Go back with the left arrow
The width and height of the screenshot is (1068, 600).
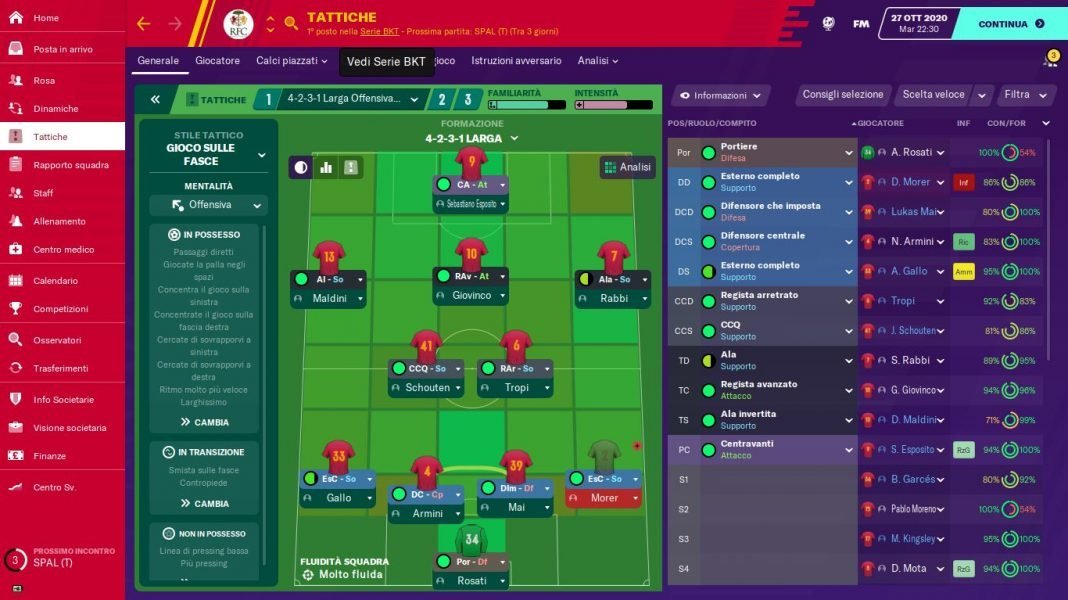click(x=143, y=24)
